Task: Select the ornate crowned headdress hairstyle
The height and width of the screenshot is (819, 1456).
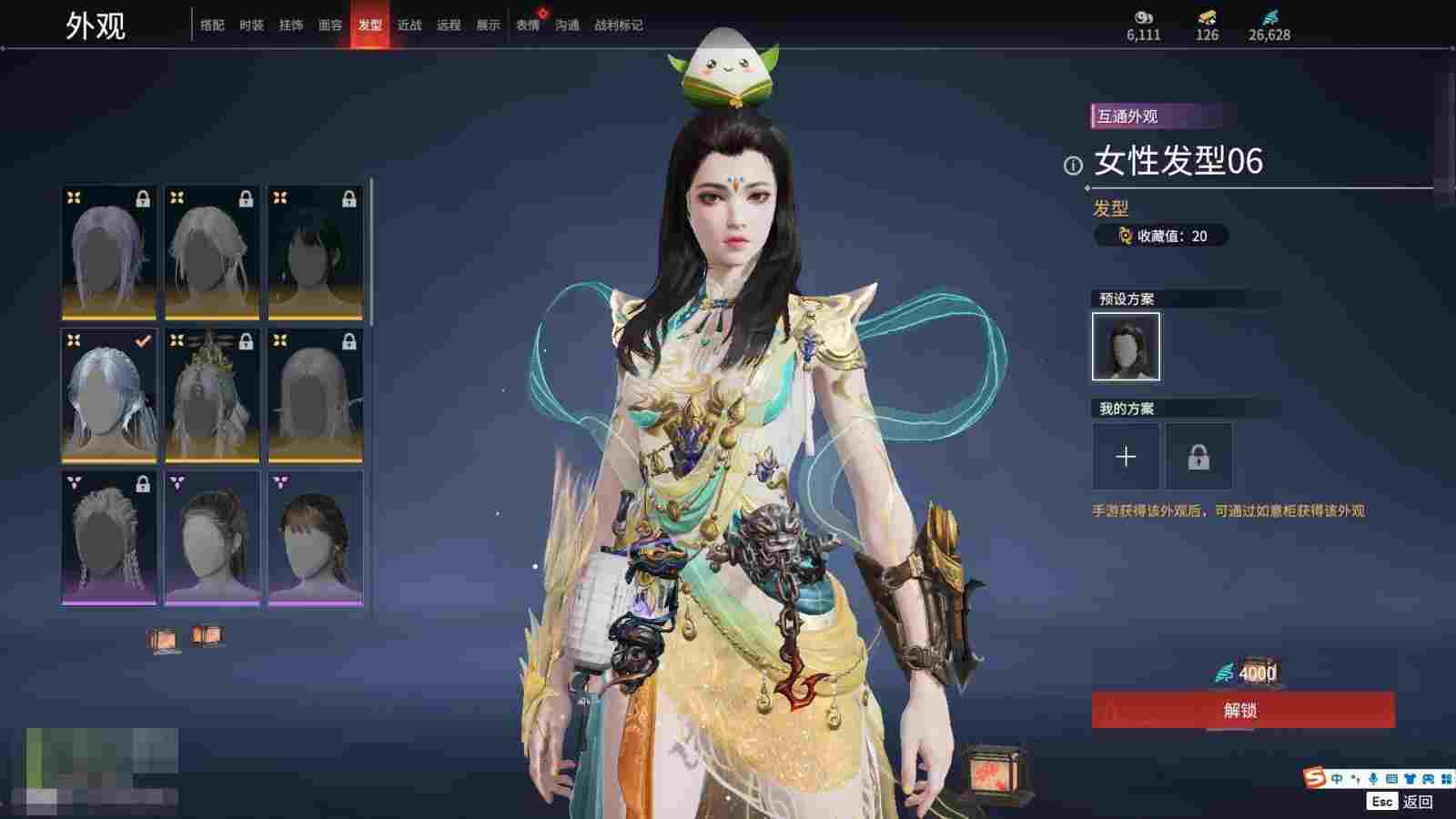Action: click(212, 396)
